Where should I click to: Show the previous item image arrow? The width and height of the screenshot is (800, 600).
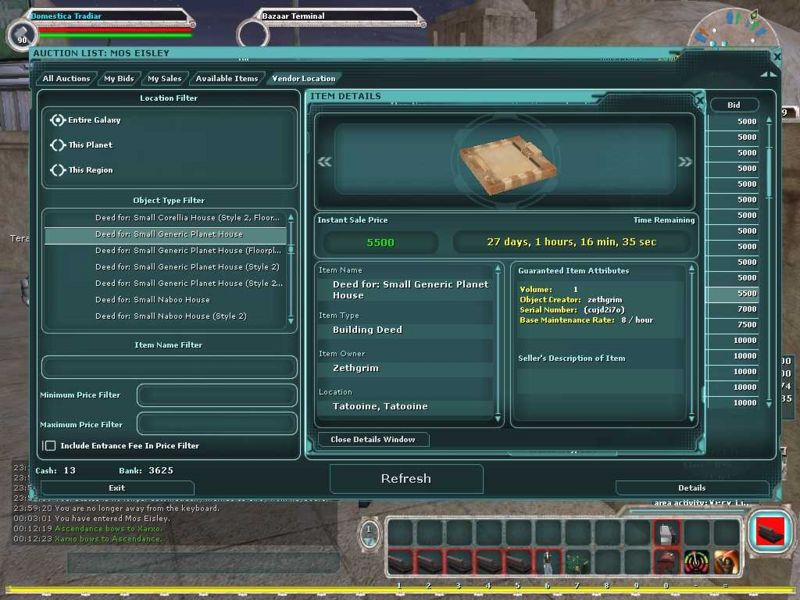324,161
